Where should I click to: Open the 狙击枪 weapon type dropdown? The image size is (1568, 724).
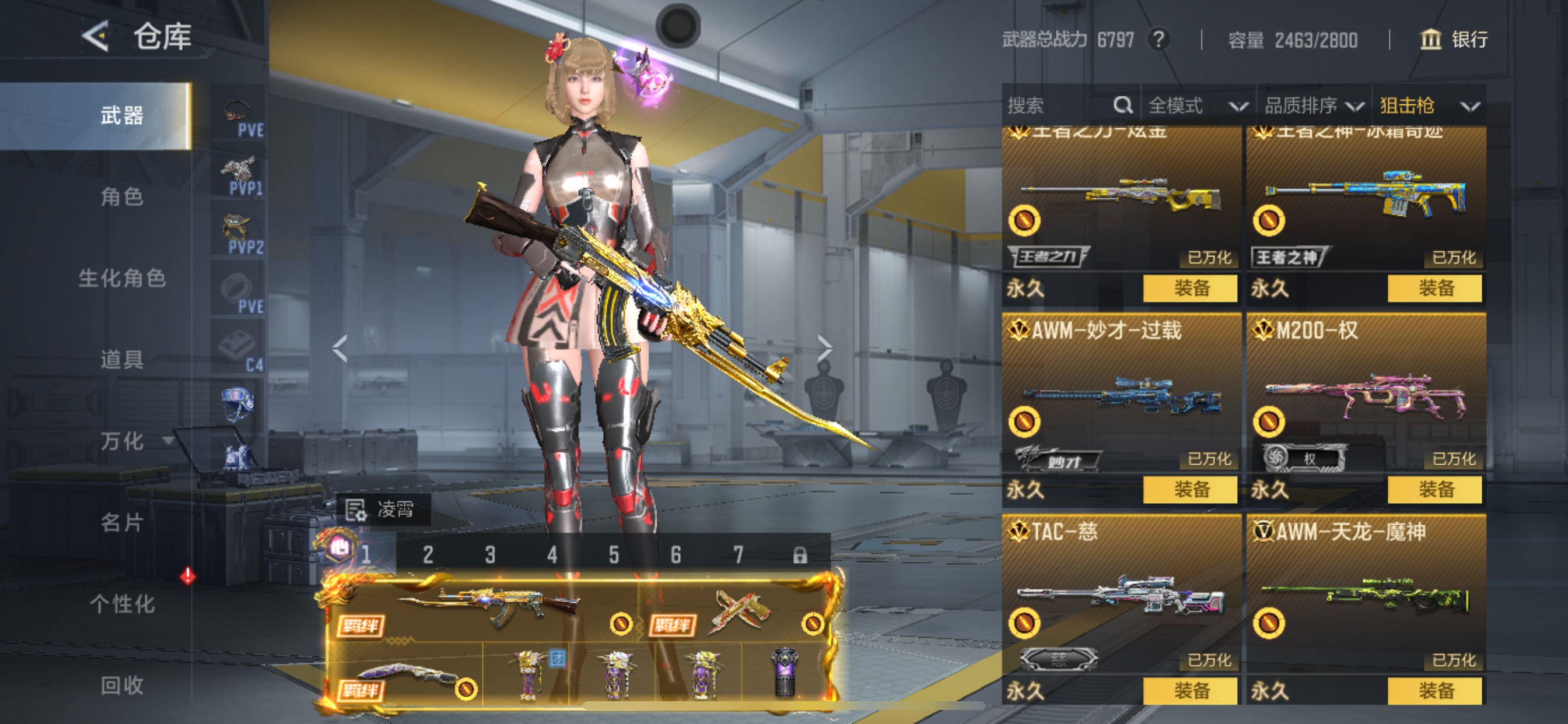click(1428, 106)
